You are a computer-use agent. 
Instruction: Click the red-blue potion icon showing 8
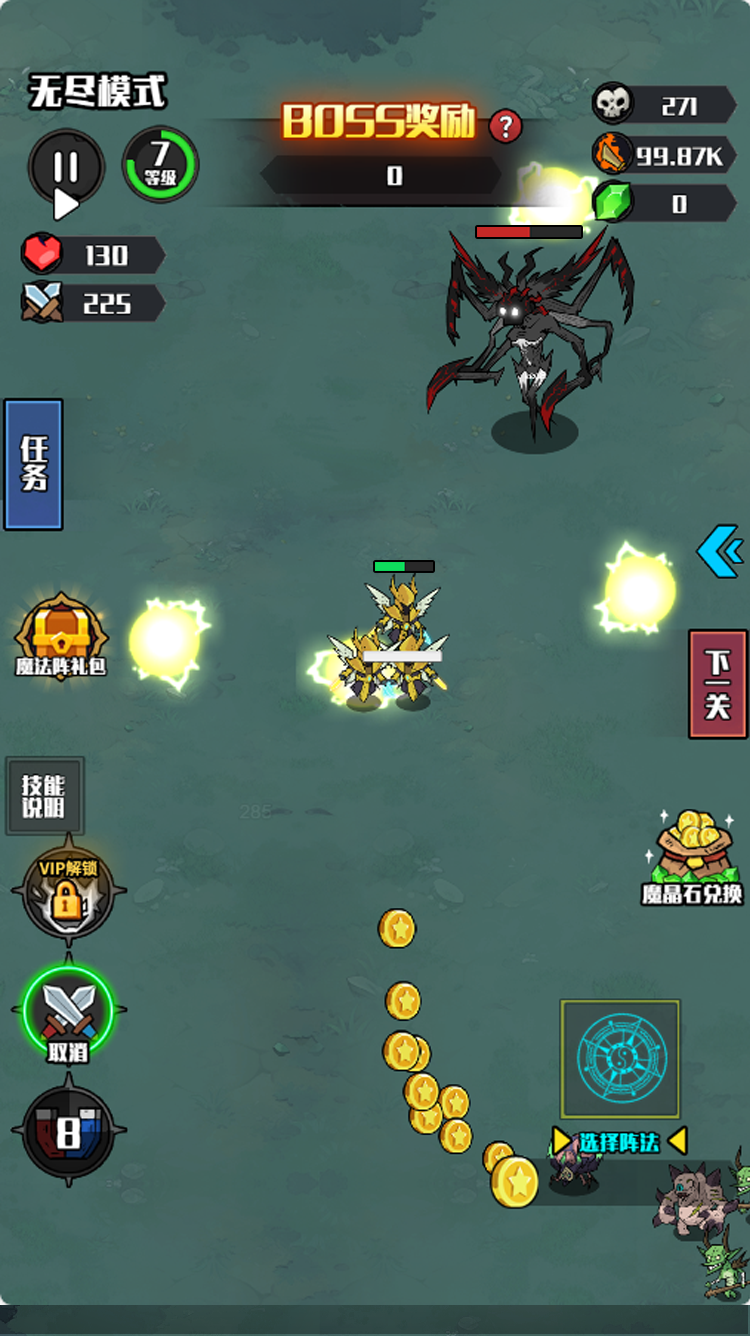pos(68,1132)
